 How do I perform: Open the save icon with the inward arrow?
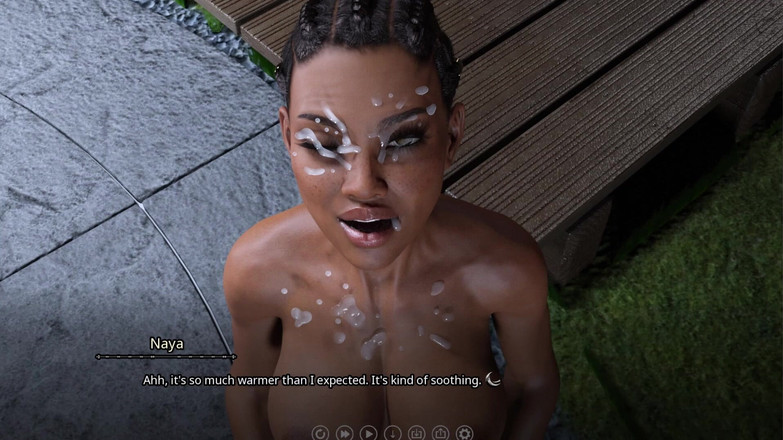(x=416, y=433)
